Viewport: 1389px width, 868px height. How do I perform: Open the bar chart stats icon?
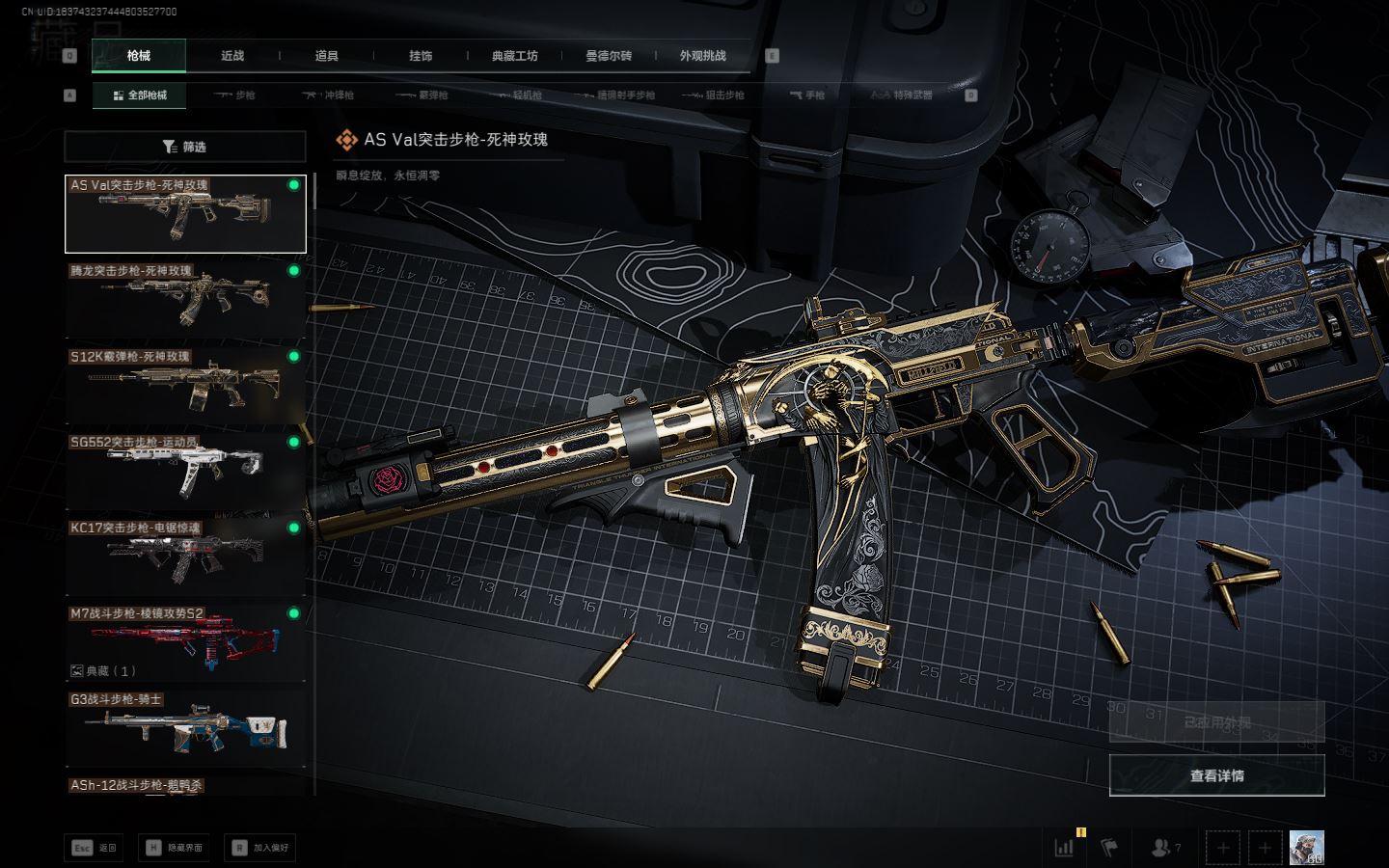(x=1065, y=848)
